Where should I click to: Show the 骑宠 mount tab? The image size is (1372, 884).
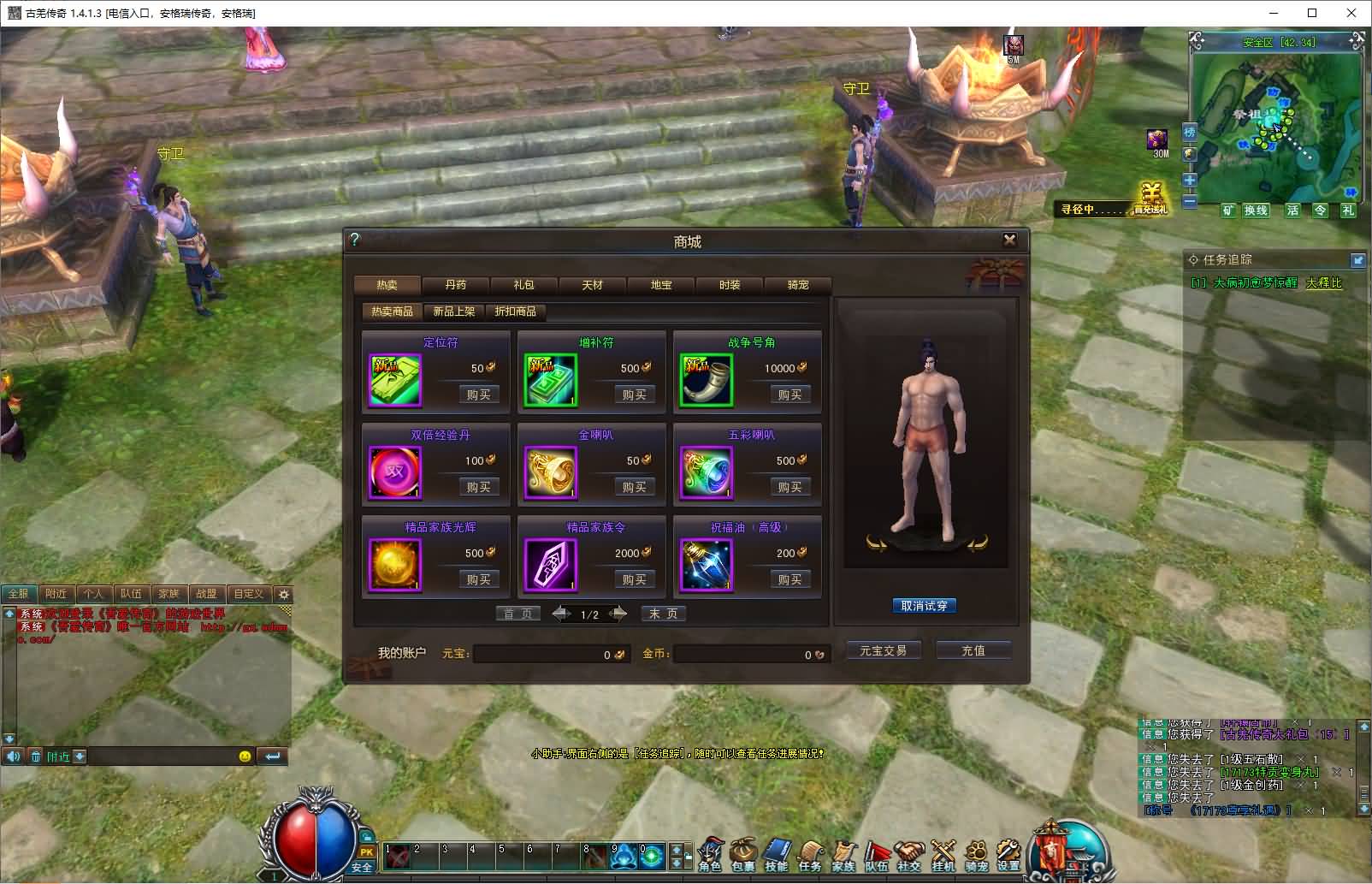(798, 285)
